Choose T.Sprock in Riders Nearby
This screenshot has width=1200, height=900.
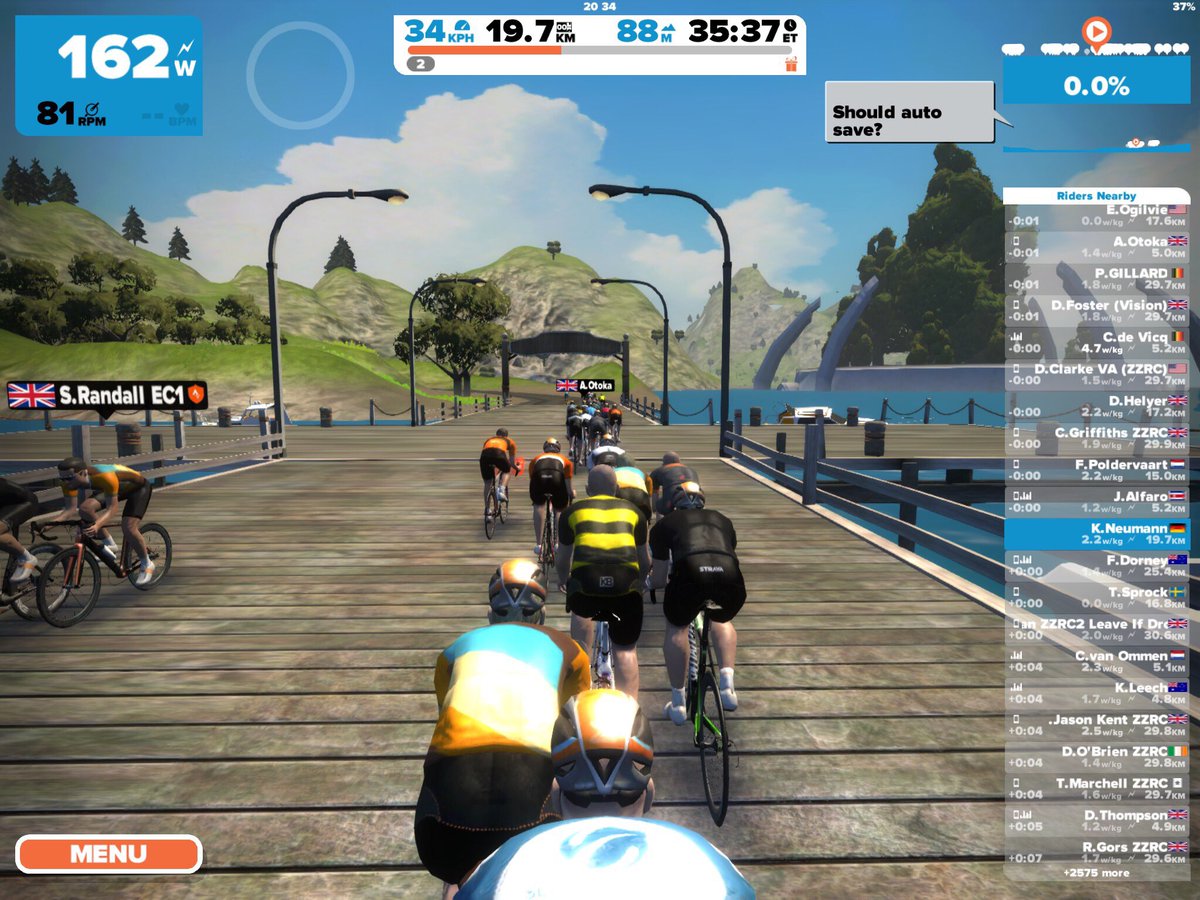(x=1096, y=598)
